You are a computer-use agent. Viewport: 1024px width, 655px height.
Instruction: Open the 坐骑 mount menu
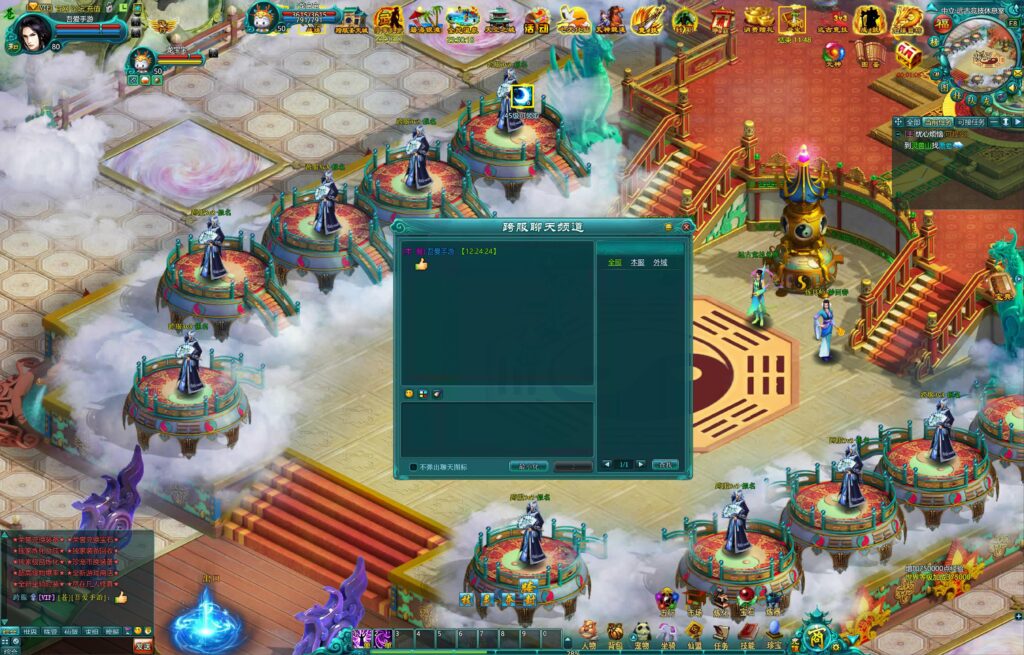point(667,634)
